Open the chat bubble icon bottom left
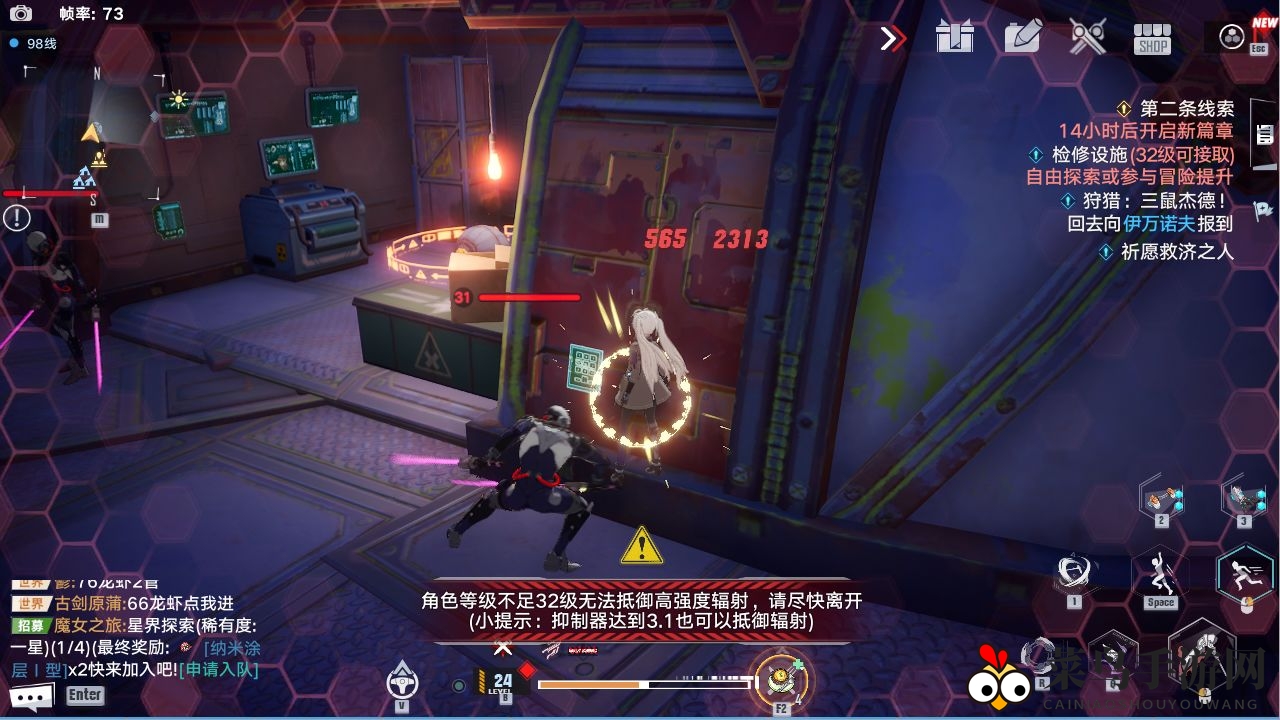The height and width of the screenshot is (720, 1280). 30,694
